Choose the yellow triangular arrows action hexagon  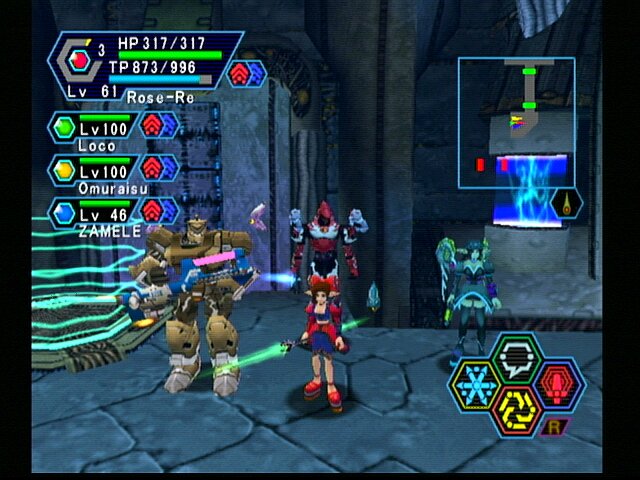pyautogui.click(x=518, y=407)
